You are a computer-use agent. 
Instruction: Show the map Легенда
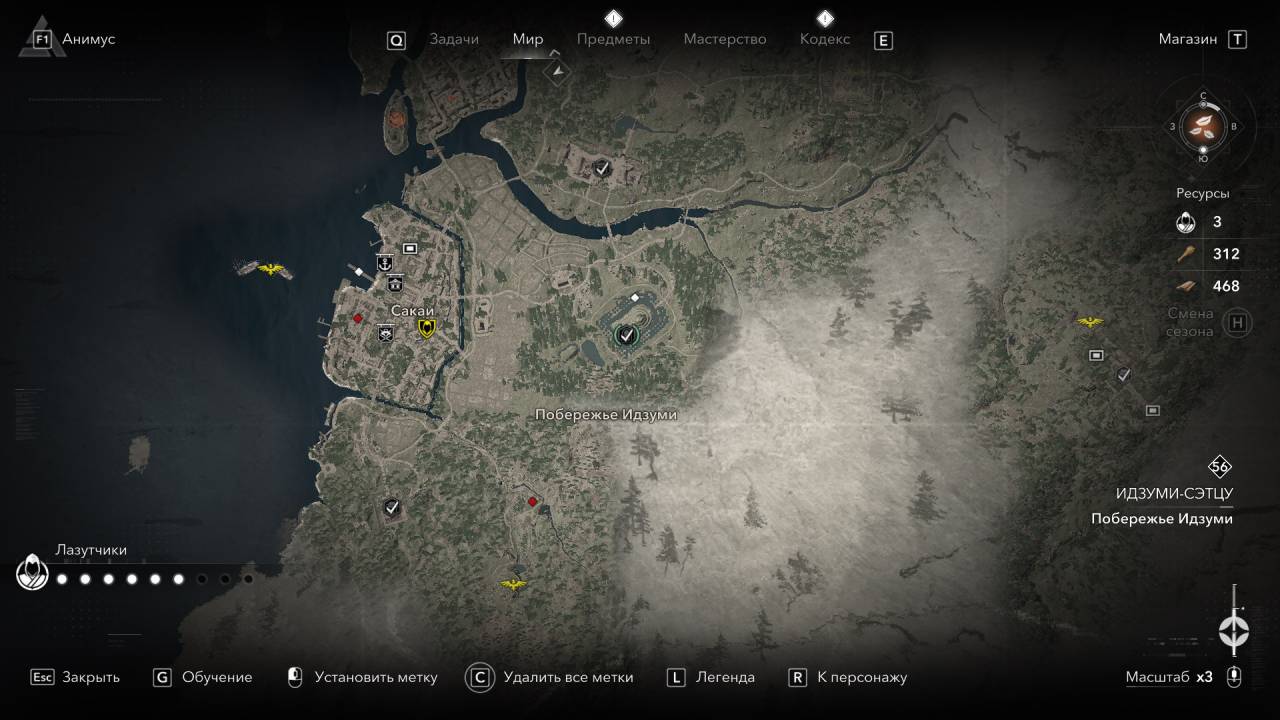tap(726, 677)
